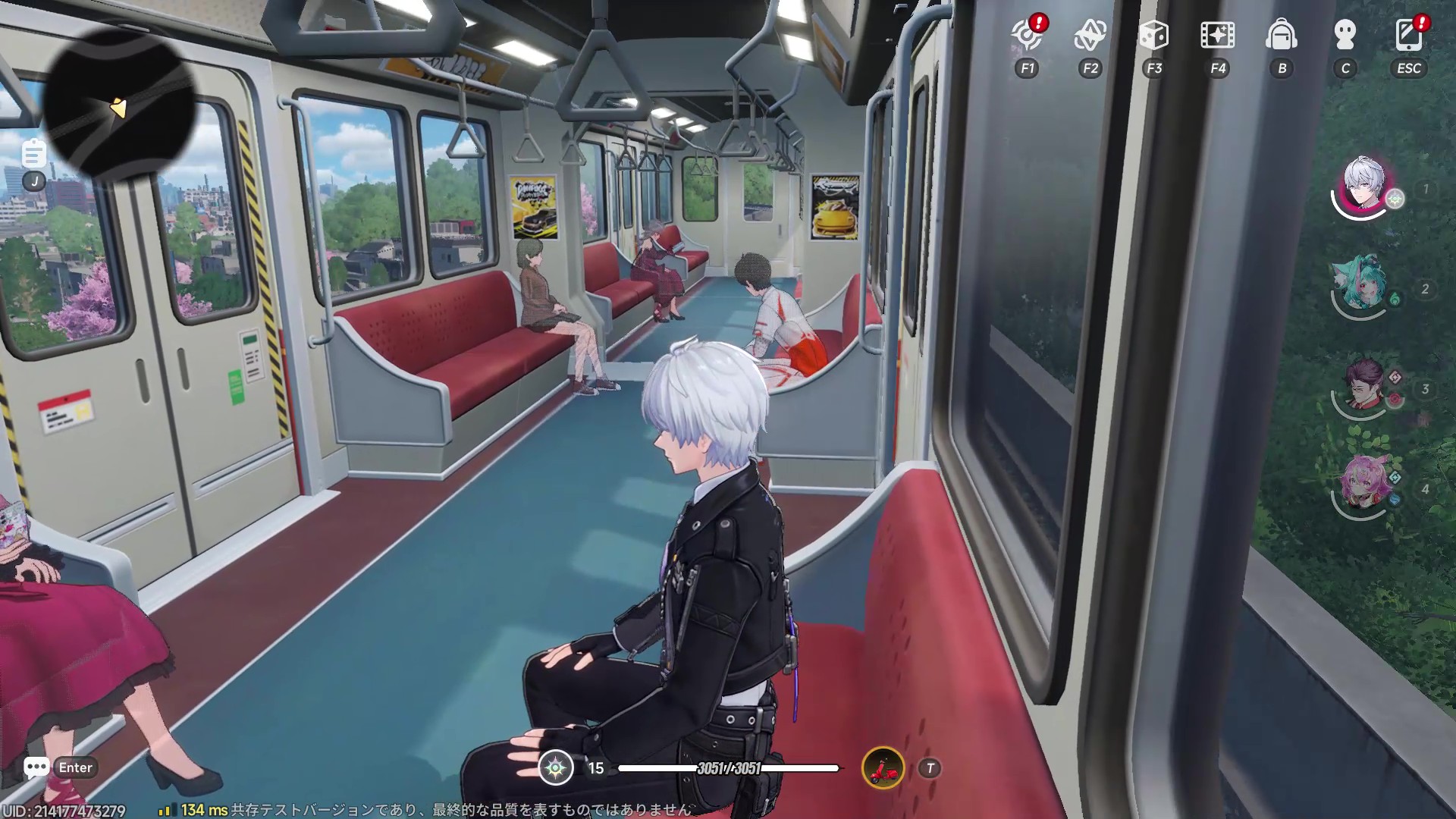Viewport: 1456px width, 819px height.
Task: Select the white-haired character portrait
Action: pos(1364,185)
